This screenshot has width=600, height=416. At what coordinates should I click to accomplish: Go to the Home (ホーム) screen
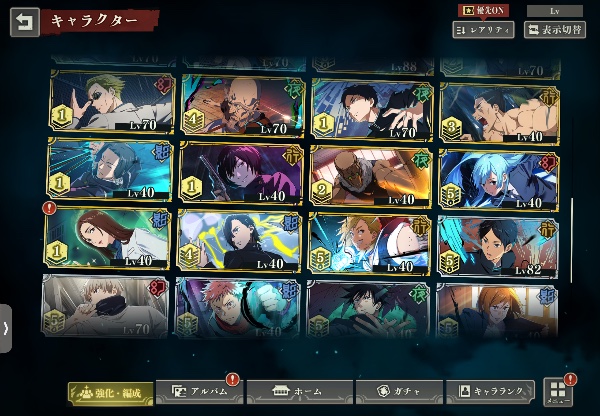tap(299, 392)
